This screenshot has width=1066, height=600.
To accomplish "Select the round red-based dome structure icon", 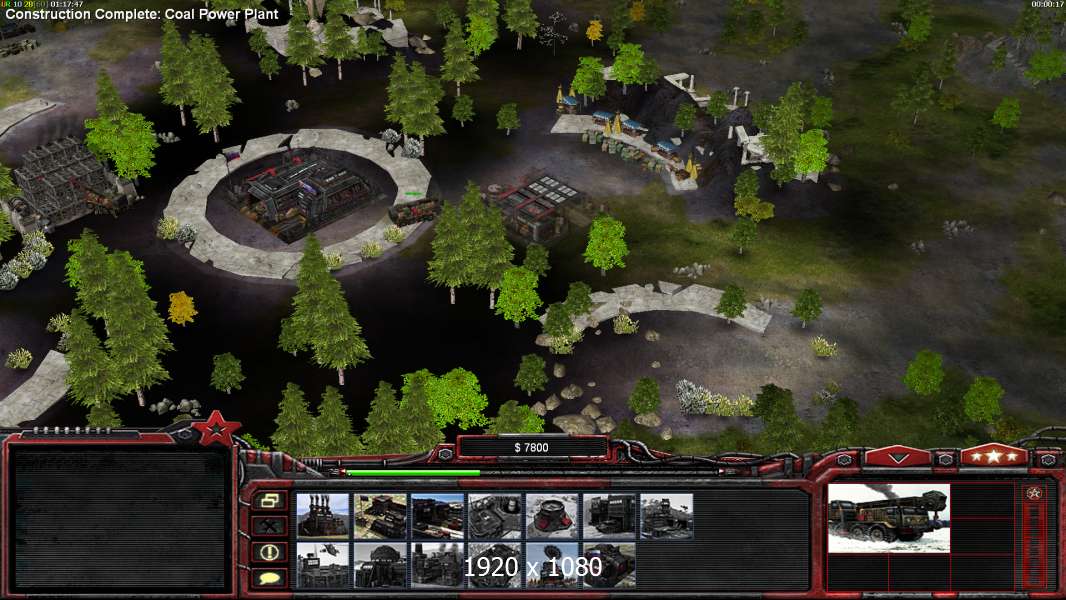I will [551, 516].
